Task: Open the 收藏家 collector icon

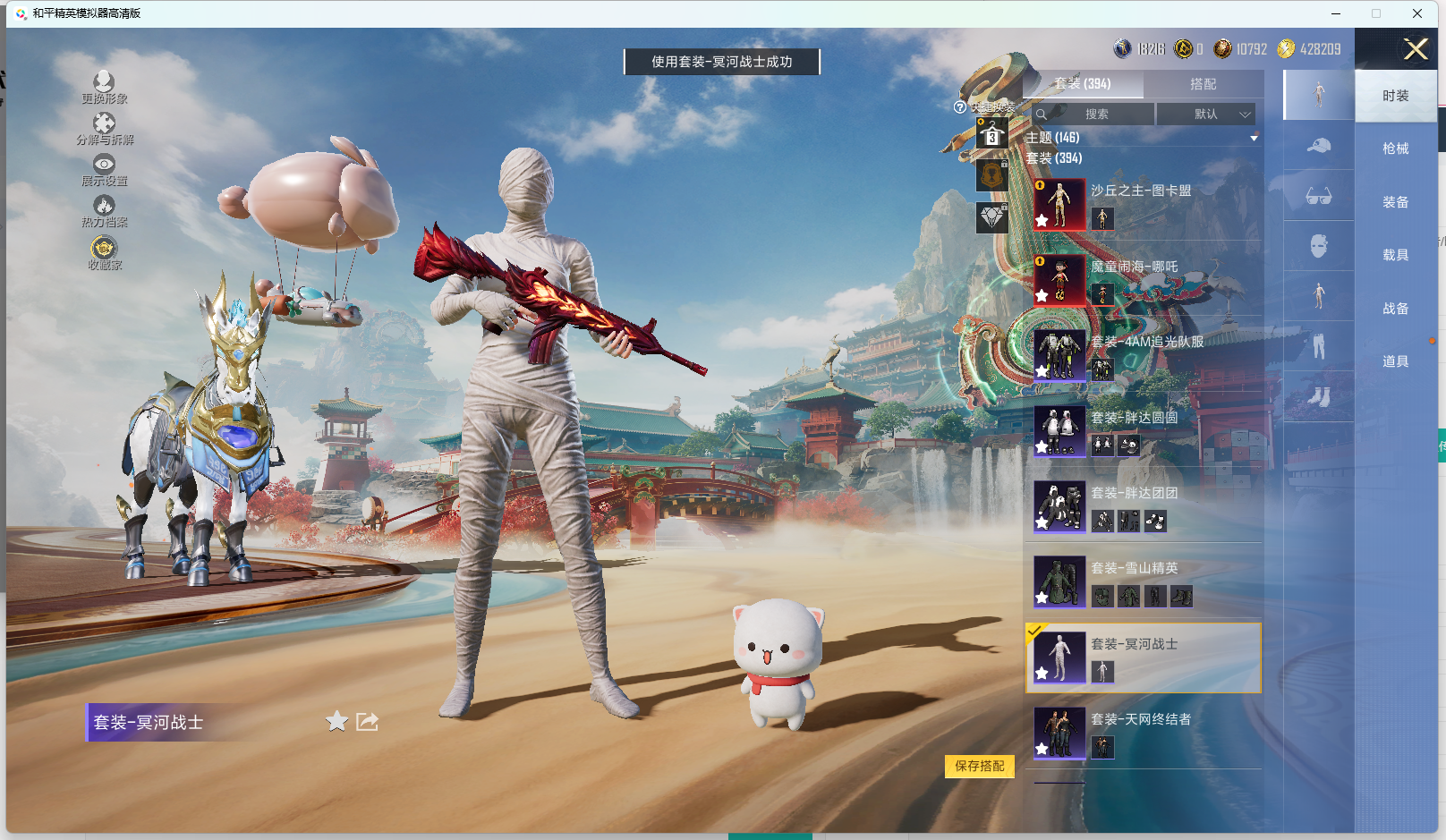Action: pyautogui.click(x=104, y=253)
